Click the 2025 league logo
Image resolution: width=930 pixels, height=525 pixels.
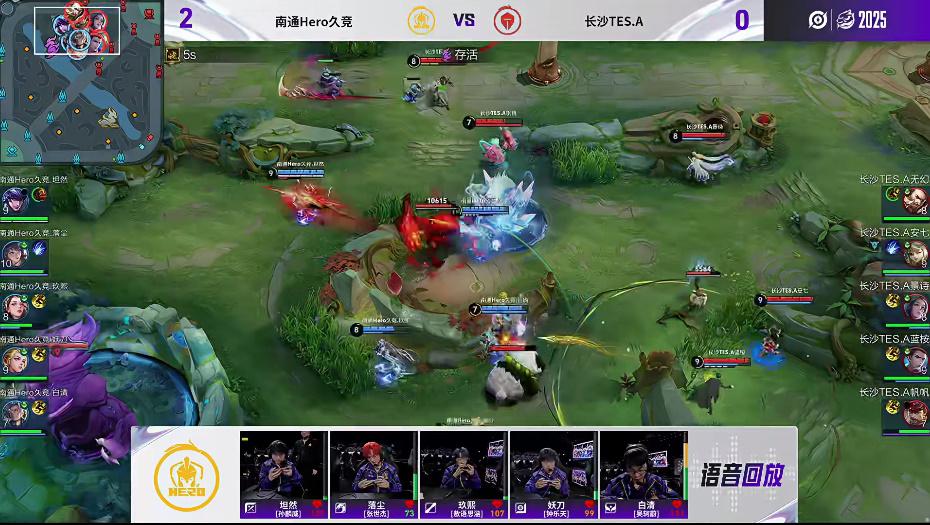click(x=868, y=20)
